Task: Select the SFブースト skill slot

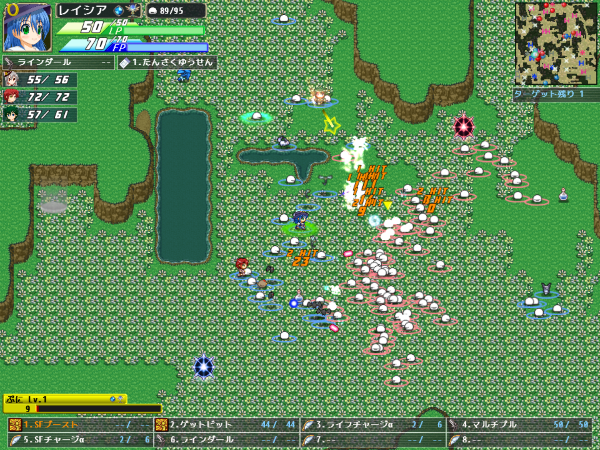Action: (80, 425)
